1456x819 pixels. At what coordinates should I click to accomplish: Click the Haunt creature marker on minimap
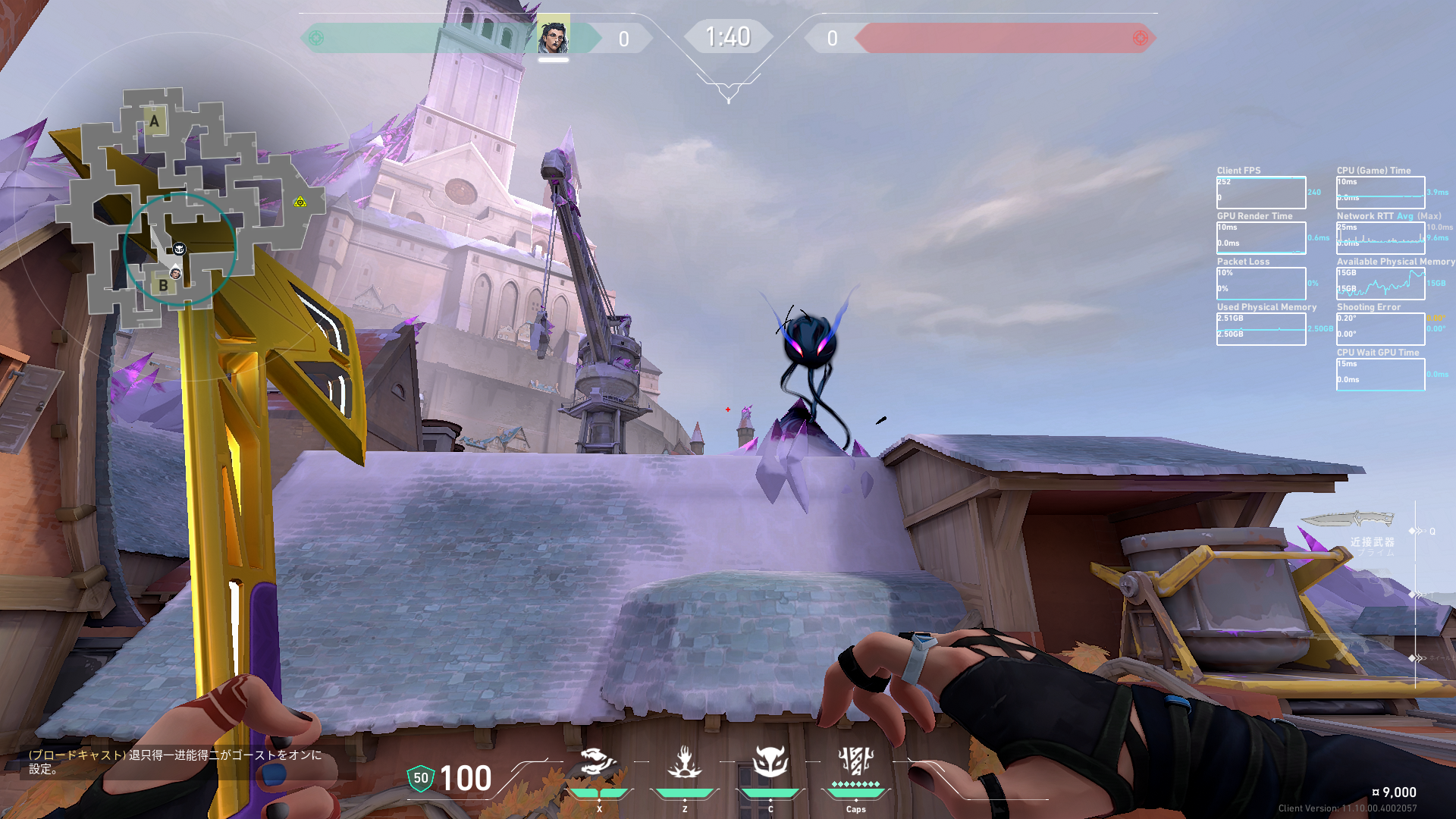point(180,249)
